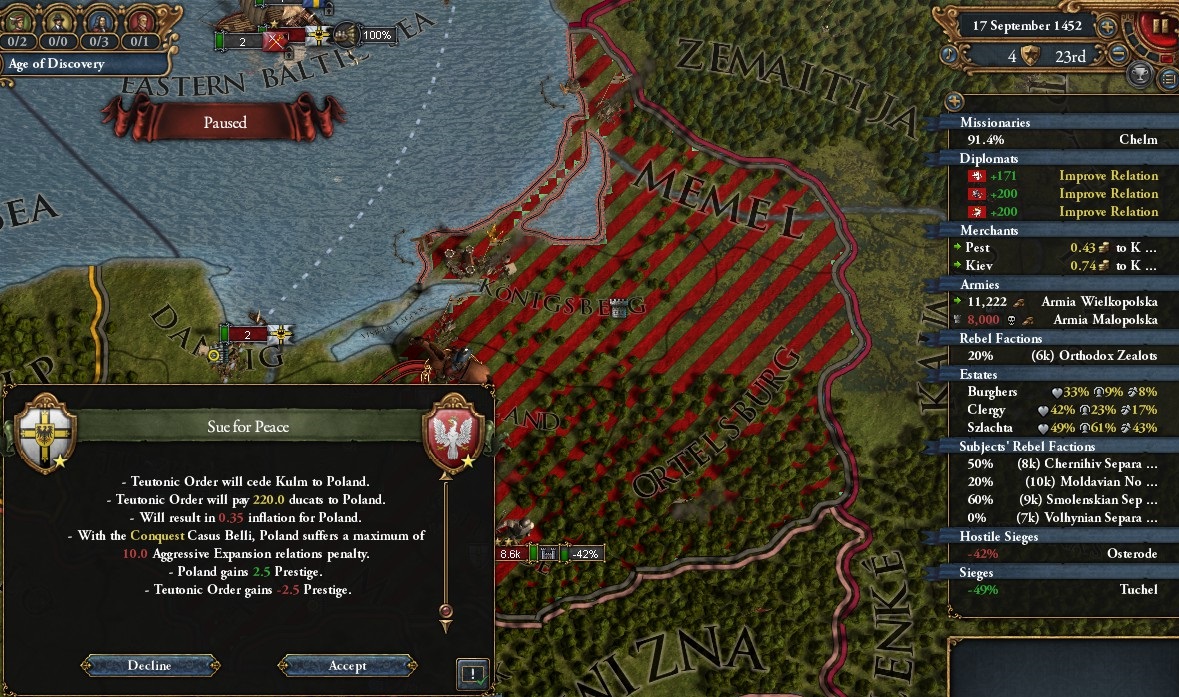Open the Age of Discovery panel
1179x697 pixels.
pyautogui.click(x=57, y=64)
